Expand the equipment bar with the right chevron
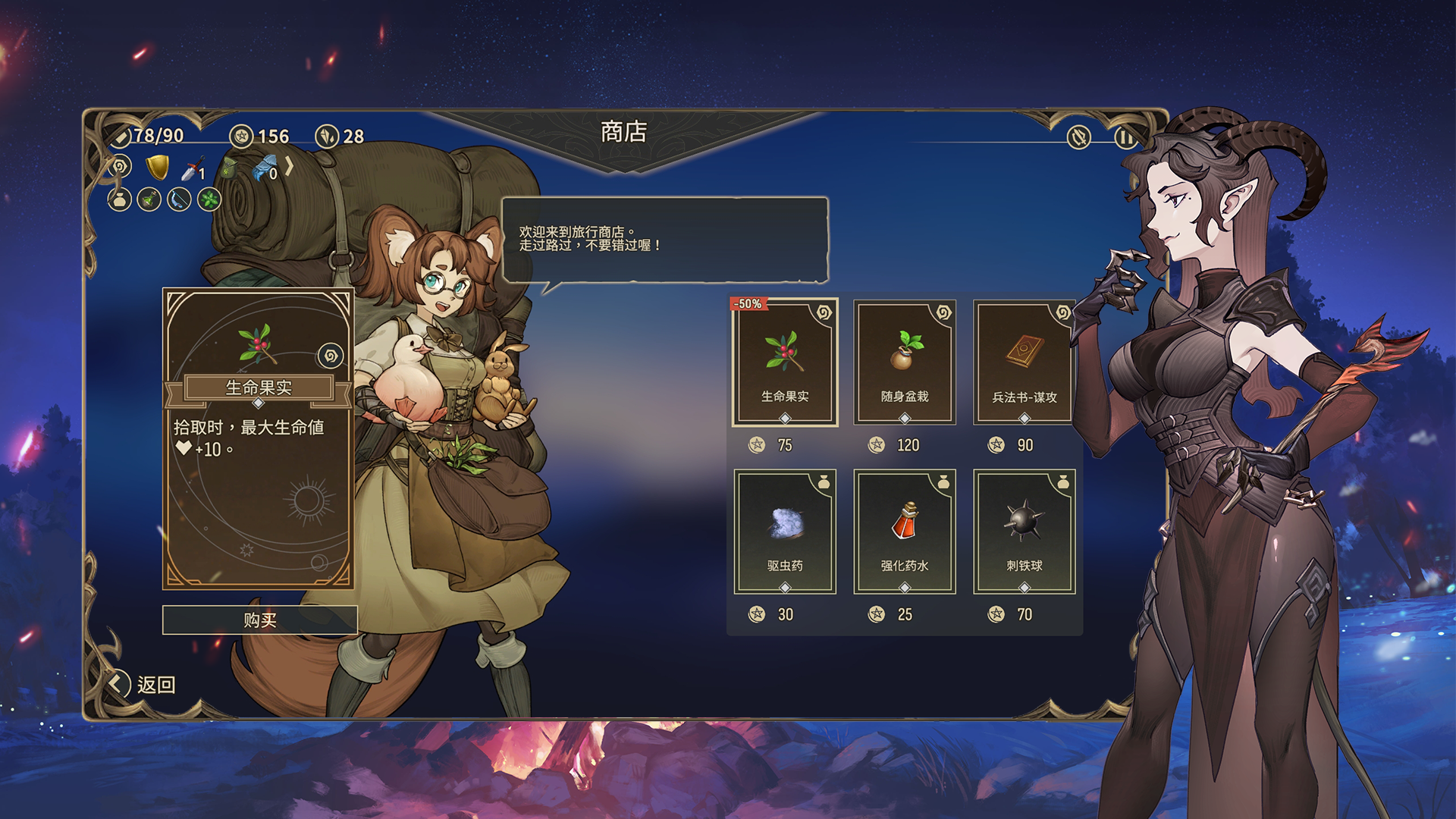Image resolution: width=1456 pixels, height=819 pixels. tap(288, 166)
